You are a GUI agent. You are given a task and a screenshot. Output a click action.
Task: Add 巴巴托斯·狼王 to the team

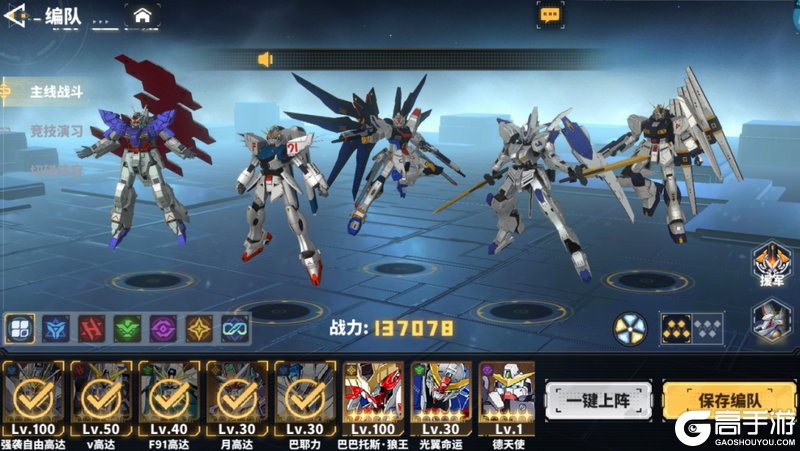373,397
